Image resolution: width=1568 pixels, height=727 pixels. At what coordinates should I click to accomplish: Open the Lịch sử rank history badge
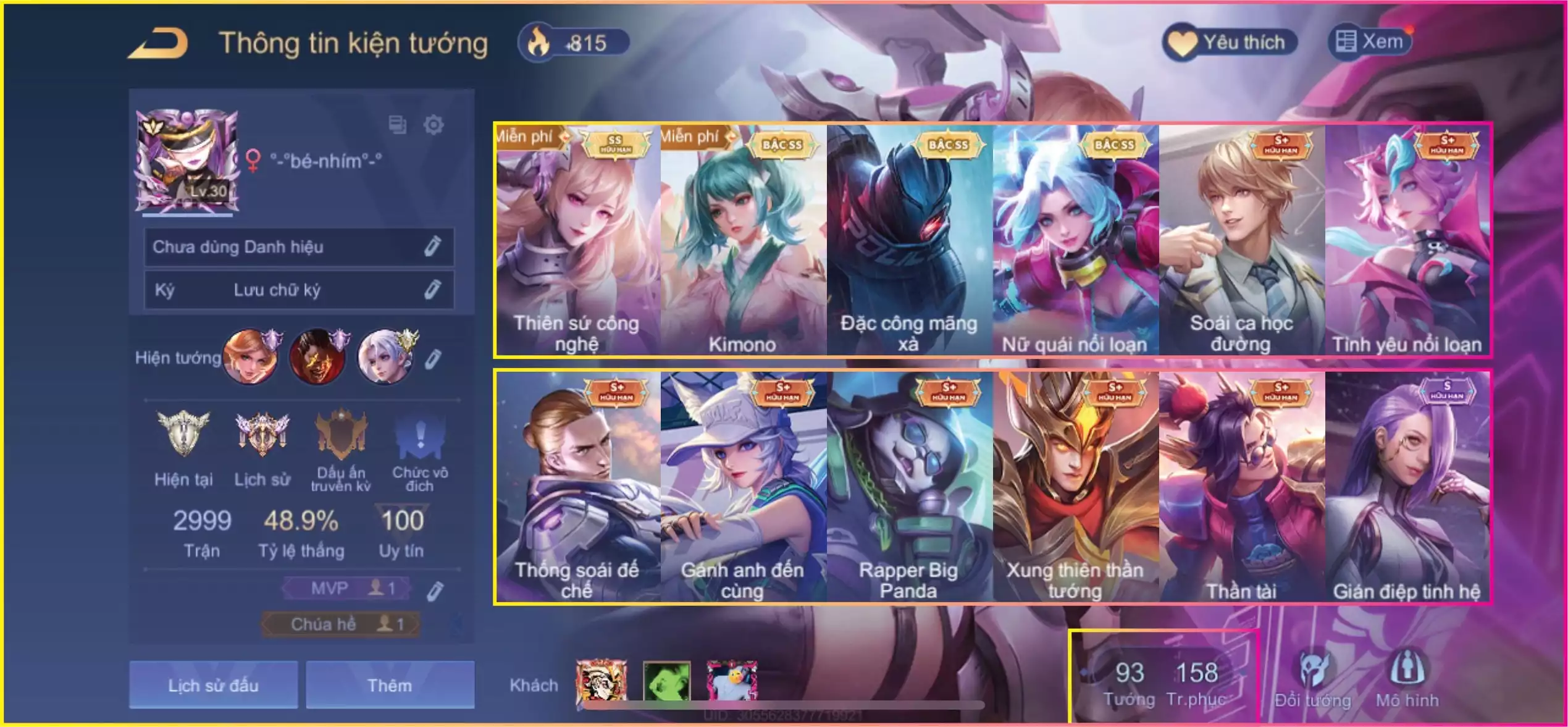pyautogui.click(x=262, y=435)
